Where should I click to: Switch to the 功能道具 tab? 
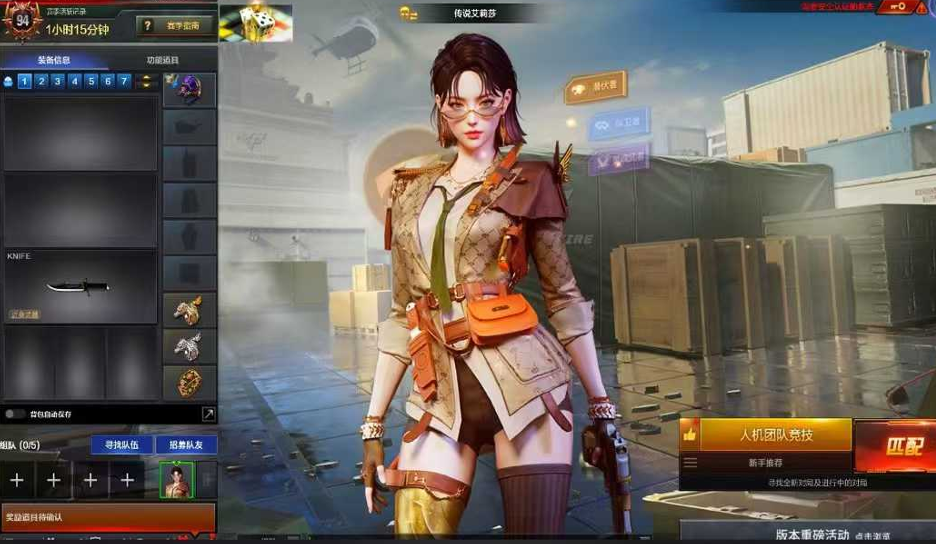pyautogui.click(x=162, y=60)
